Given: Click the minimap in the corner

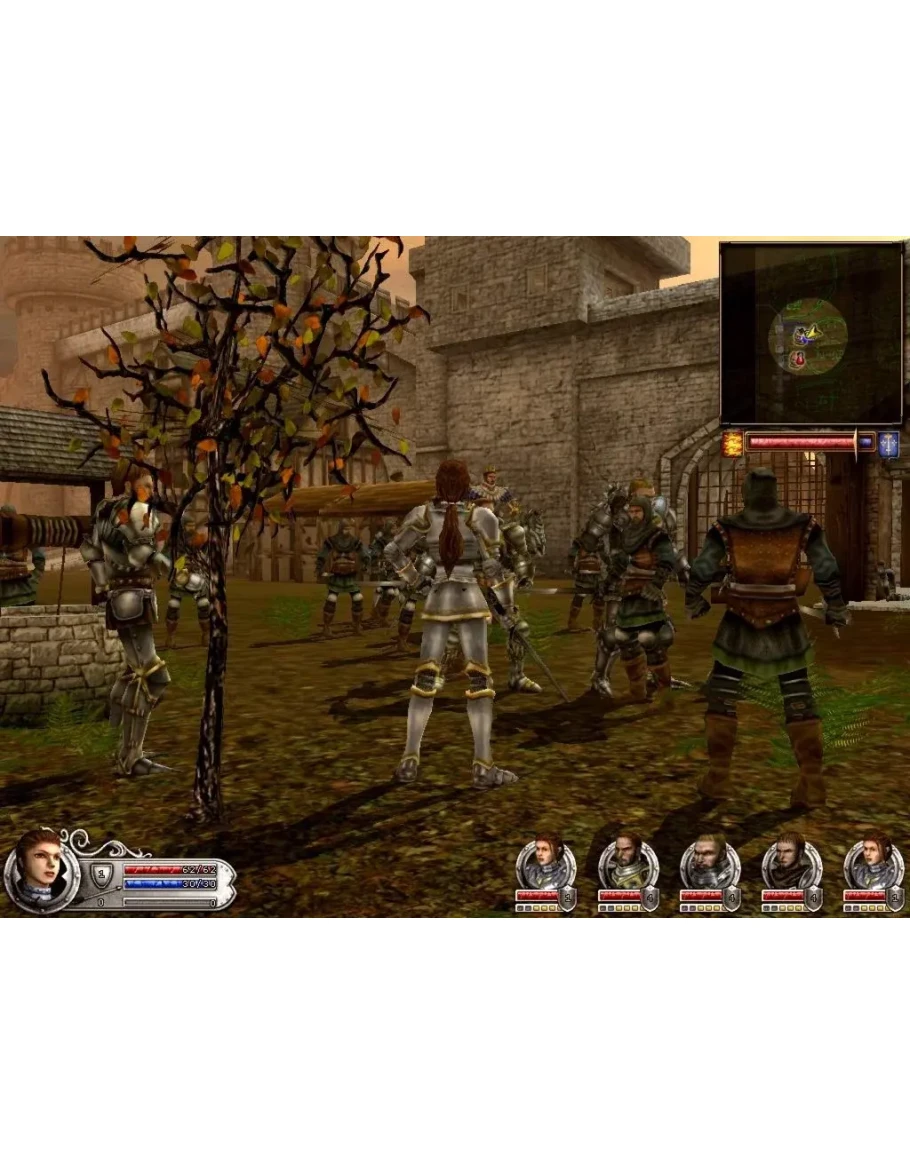Looking at the screenshot, I should pos(811,333).
